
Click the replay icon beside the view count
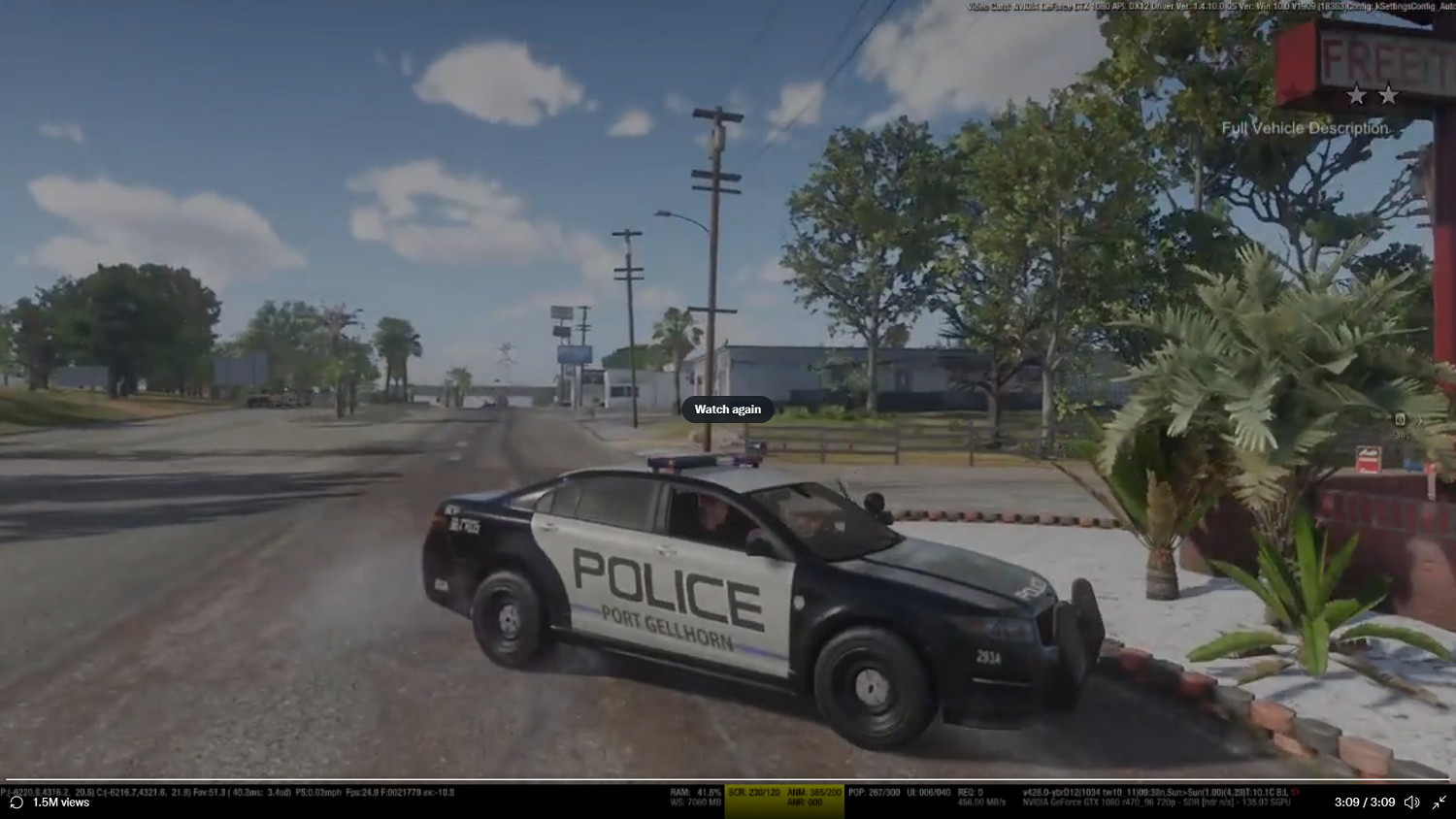point(15,803)
